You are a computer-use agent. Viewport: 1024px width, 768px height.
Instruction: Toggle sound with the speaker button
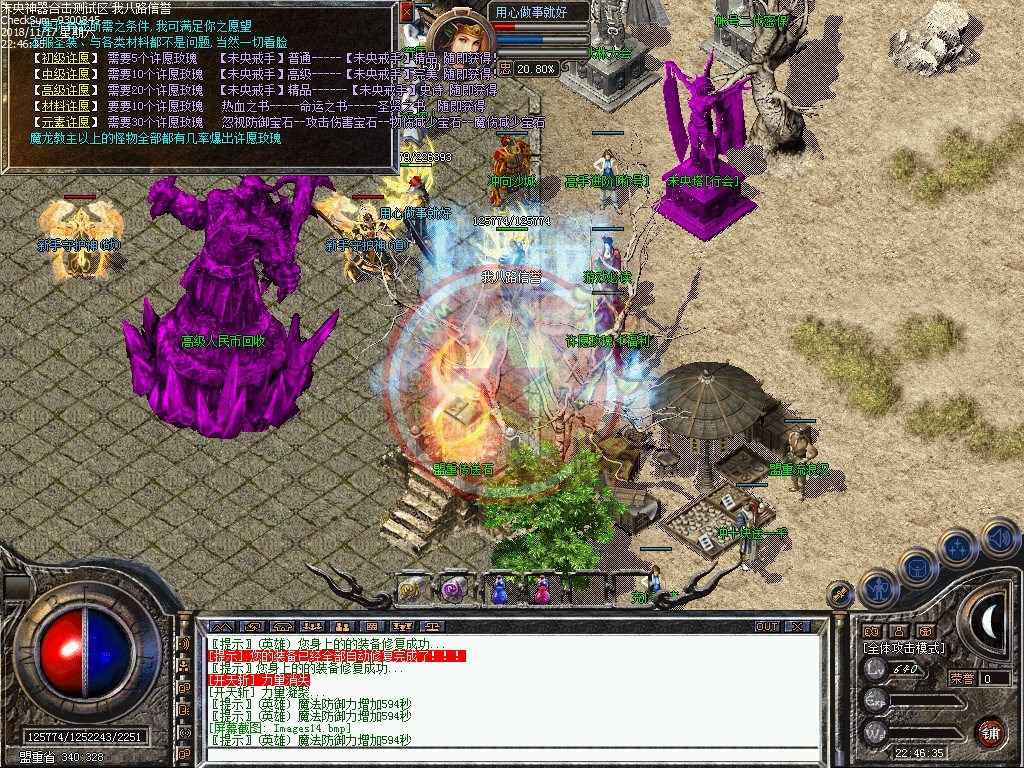pos(998,537)
